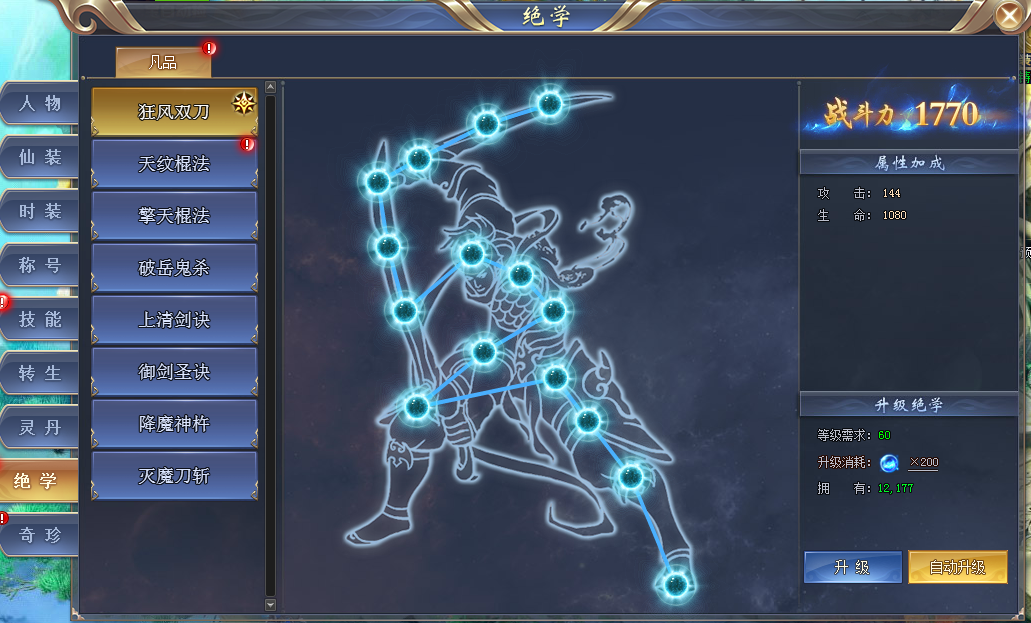The height and width of the screenshot is (623, 1031).
Task: Select the 天纹棍法 skill entry
Action: (x=174, y=164)
